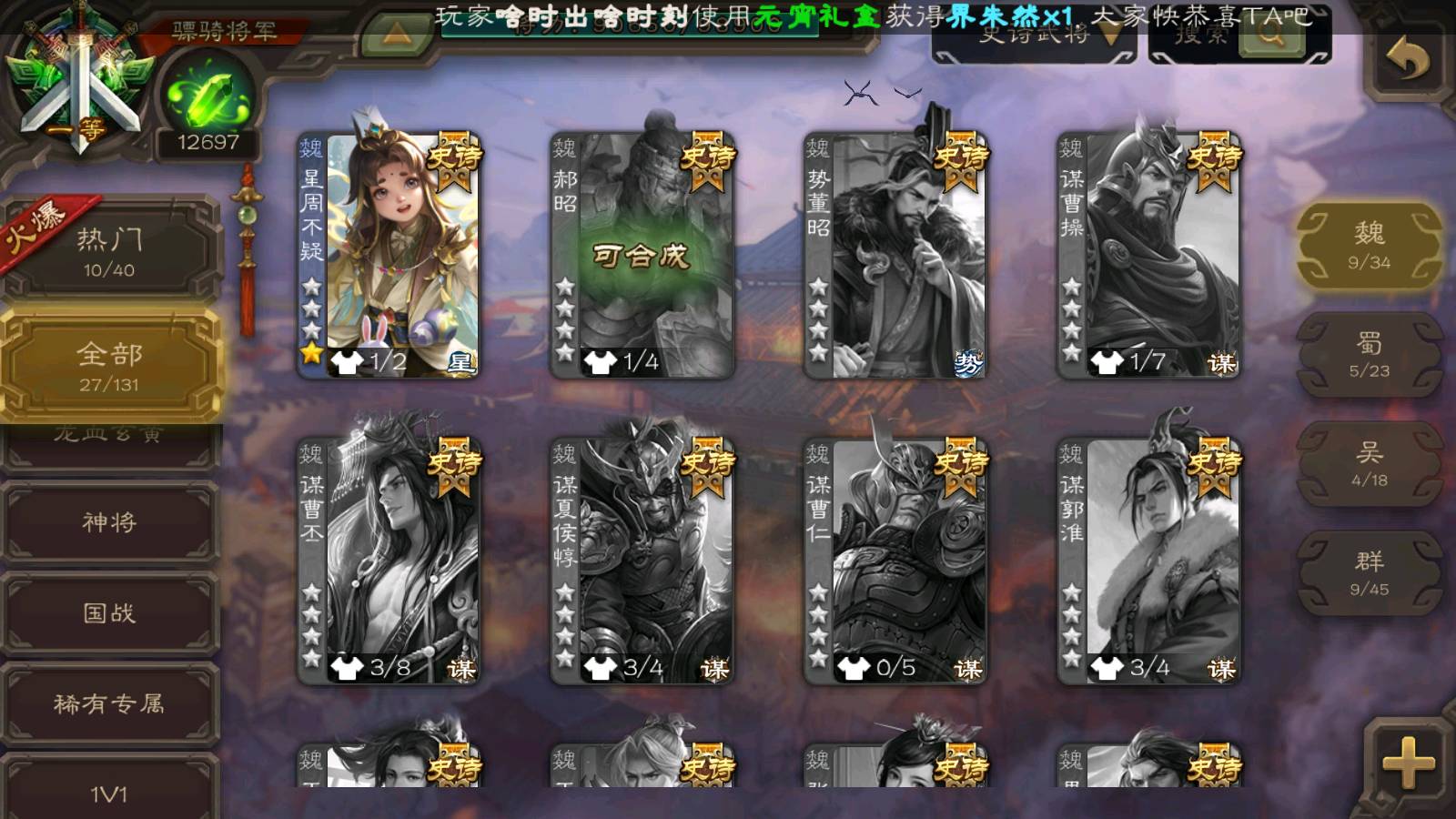Filter heroes by 魏 faction
The image size is (1456, 819).
click(x=1369, y=246)
